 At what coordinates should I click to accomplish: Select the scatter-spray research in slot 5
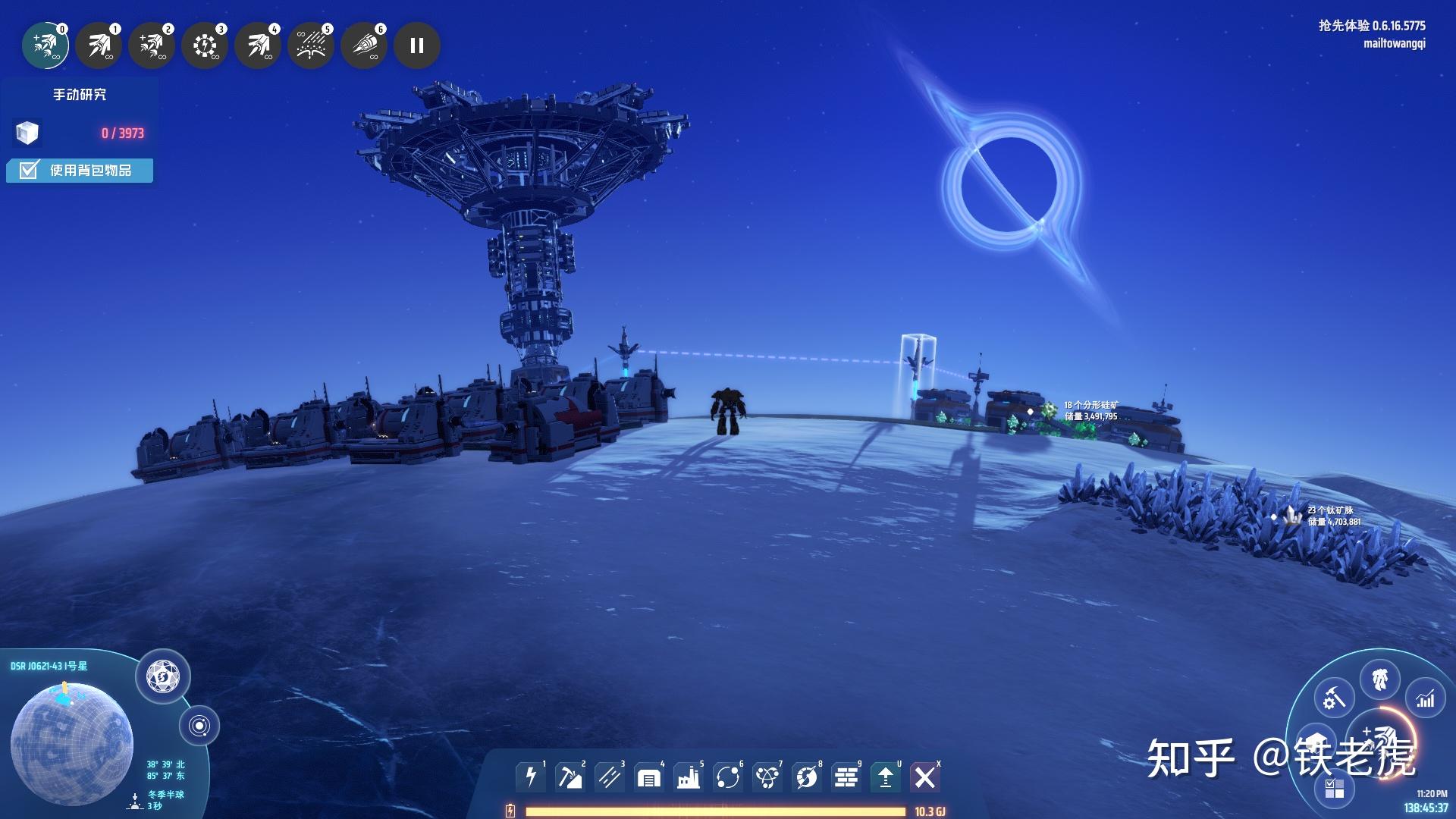pyautogui.click(x=311, y=46)
